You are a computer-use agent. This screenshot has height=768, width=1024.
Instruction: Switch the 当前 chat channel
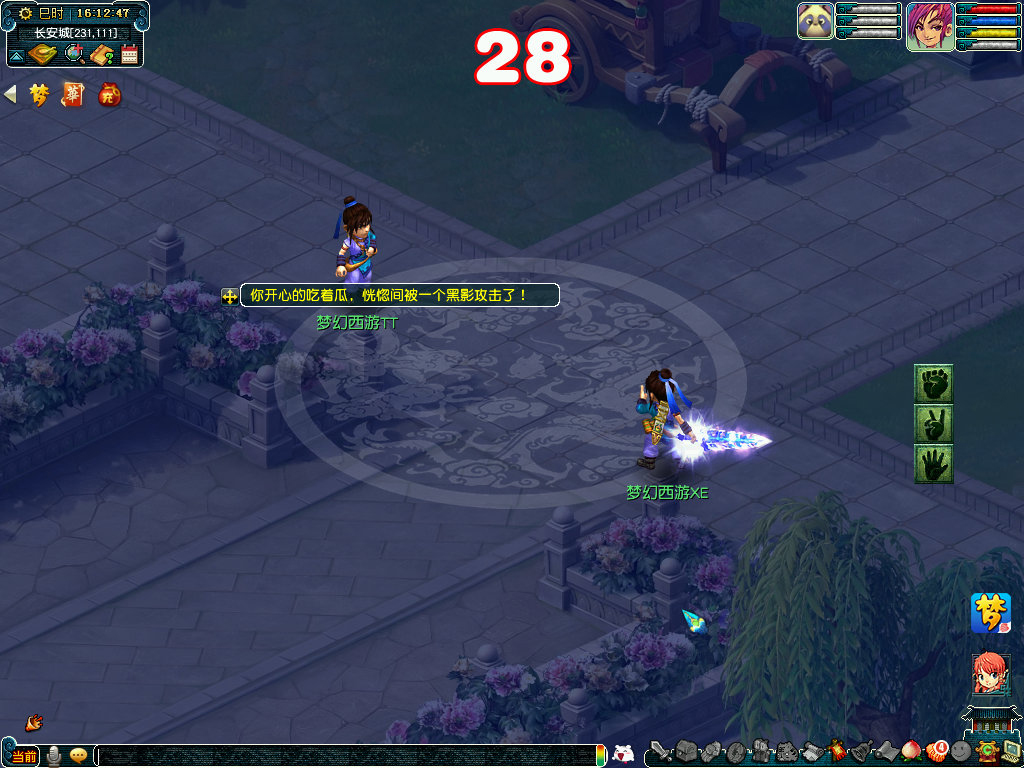24,756
